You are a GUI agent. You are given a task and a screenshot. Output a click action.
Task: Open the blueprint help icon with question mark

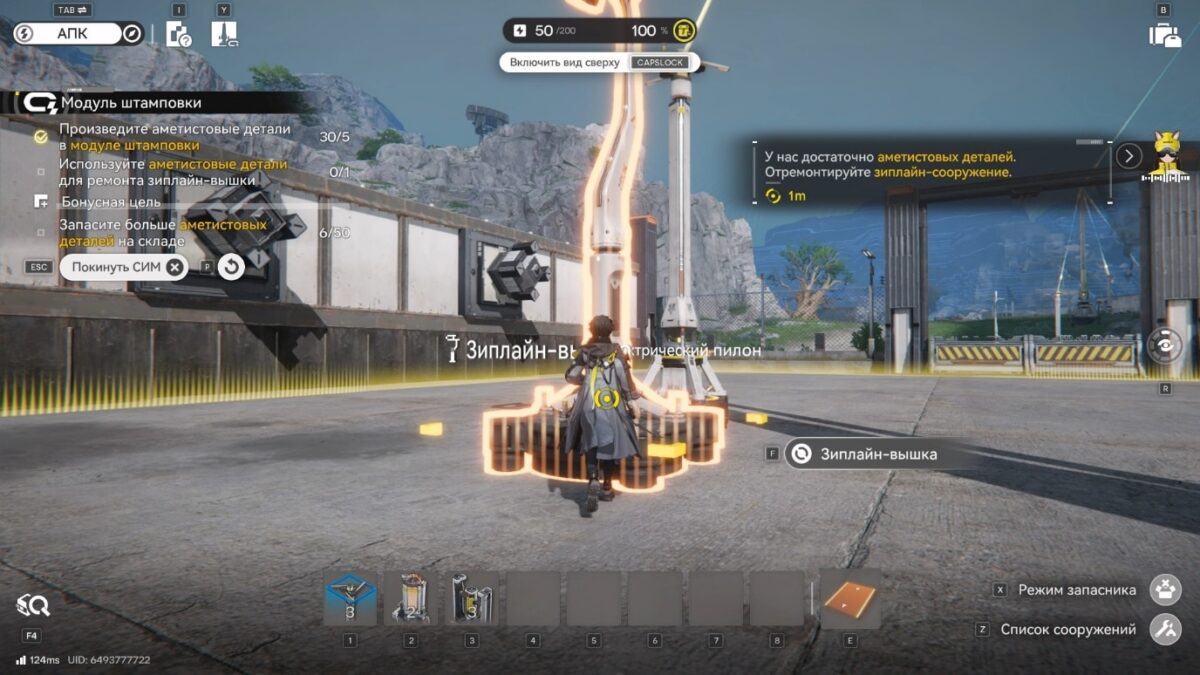click(x=178, y=34)
